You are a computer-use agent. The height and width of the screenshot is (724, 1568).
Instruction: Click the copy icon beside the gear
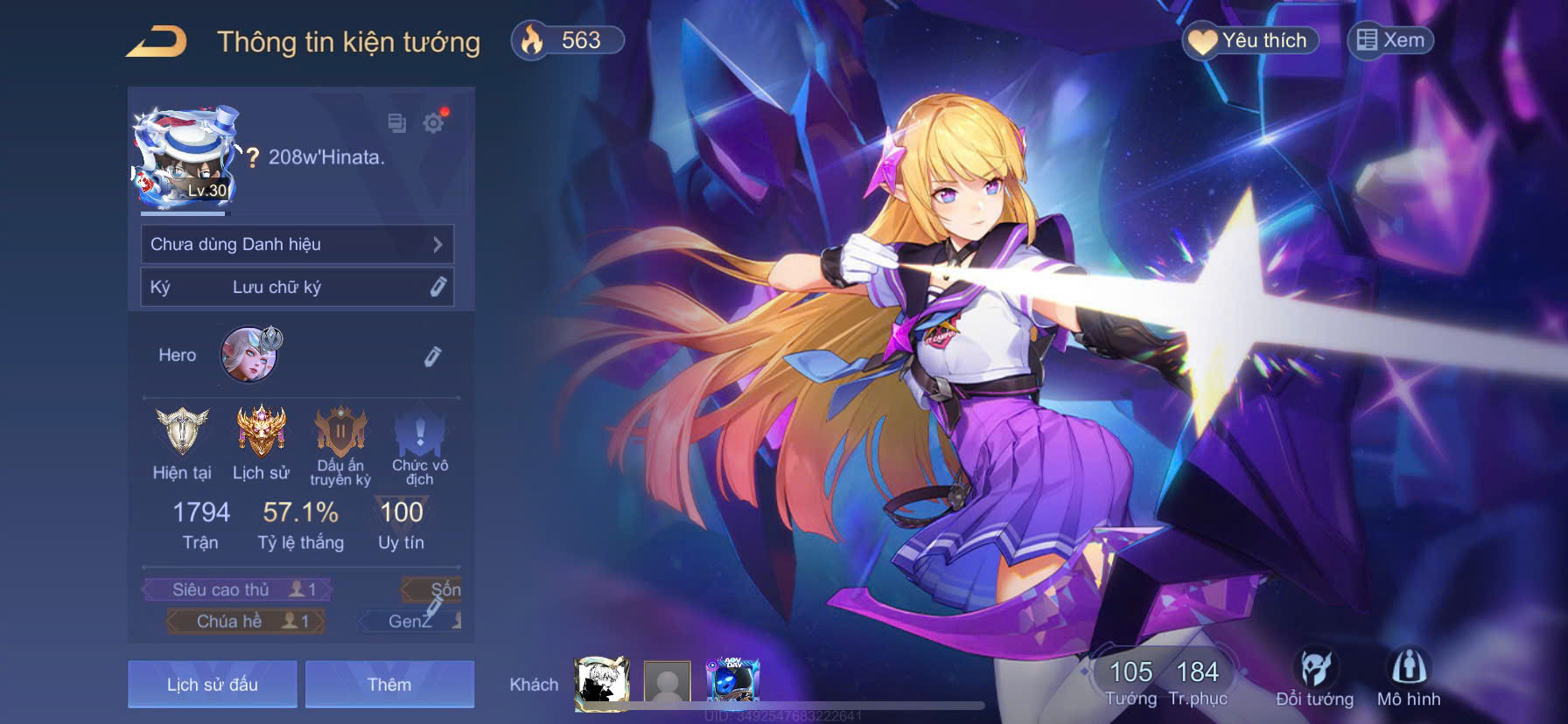(397, 123)
